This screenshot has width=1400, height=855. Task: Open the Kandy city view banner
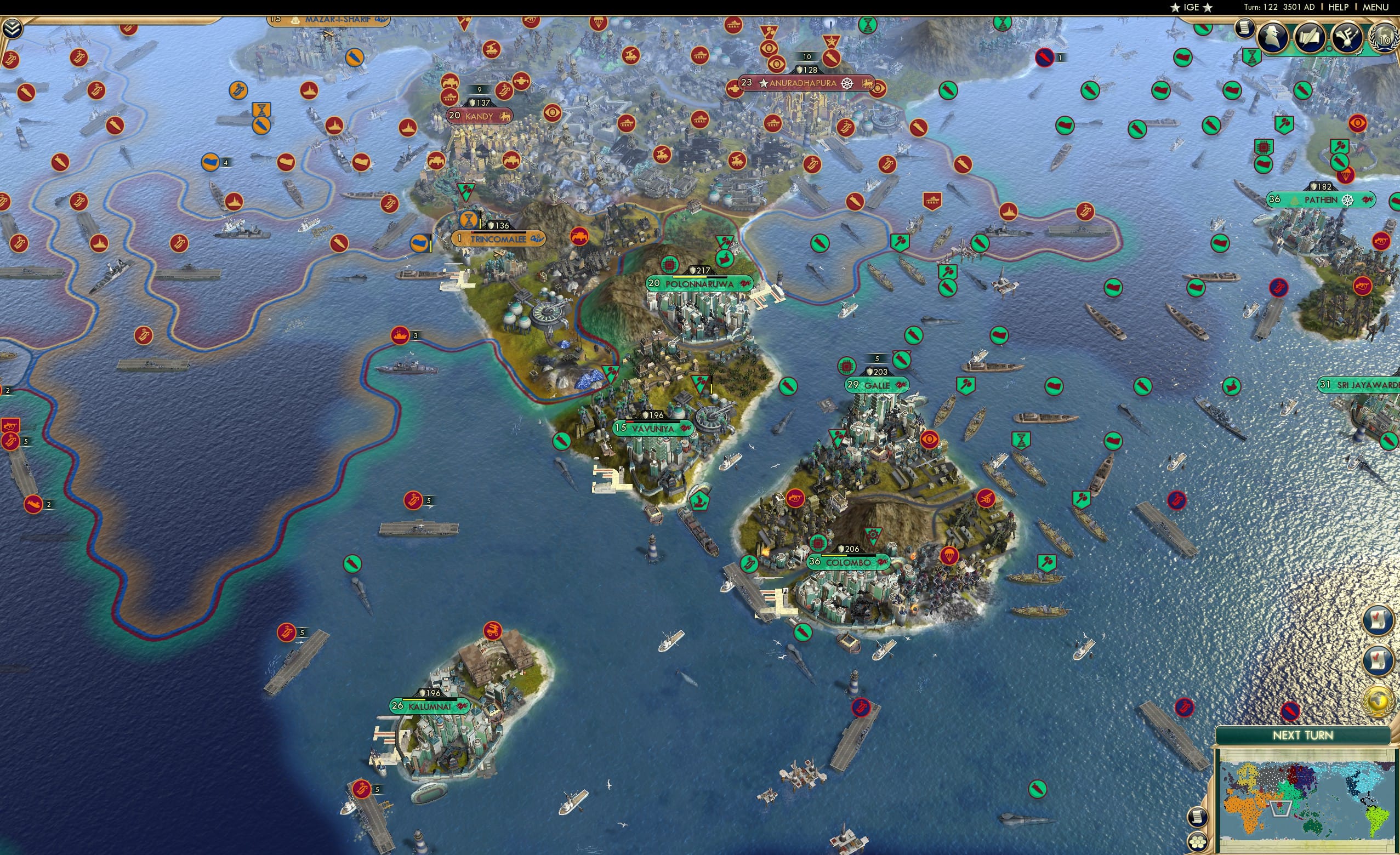[x=479, y=115]
